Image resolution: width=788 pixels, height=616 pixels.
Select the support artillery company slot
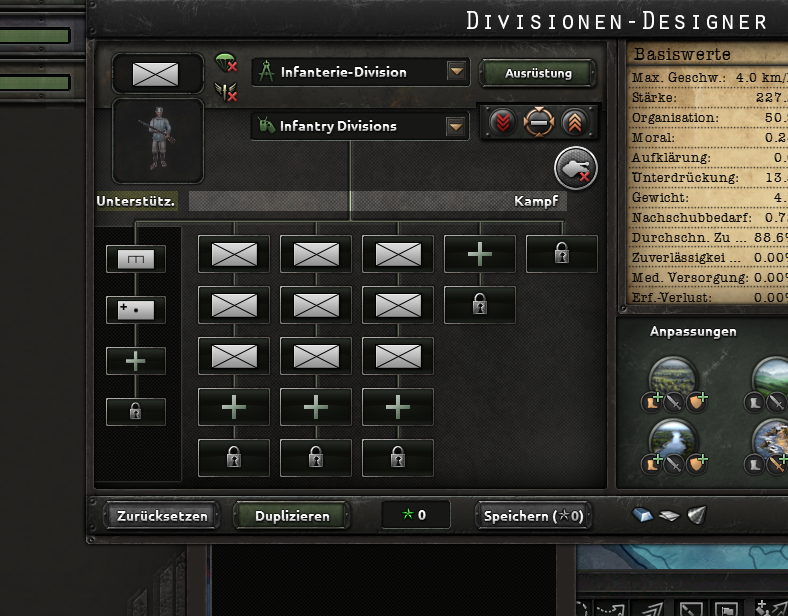(136, 309)
